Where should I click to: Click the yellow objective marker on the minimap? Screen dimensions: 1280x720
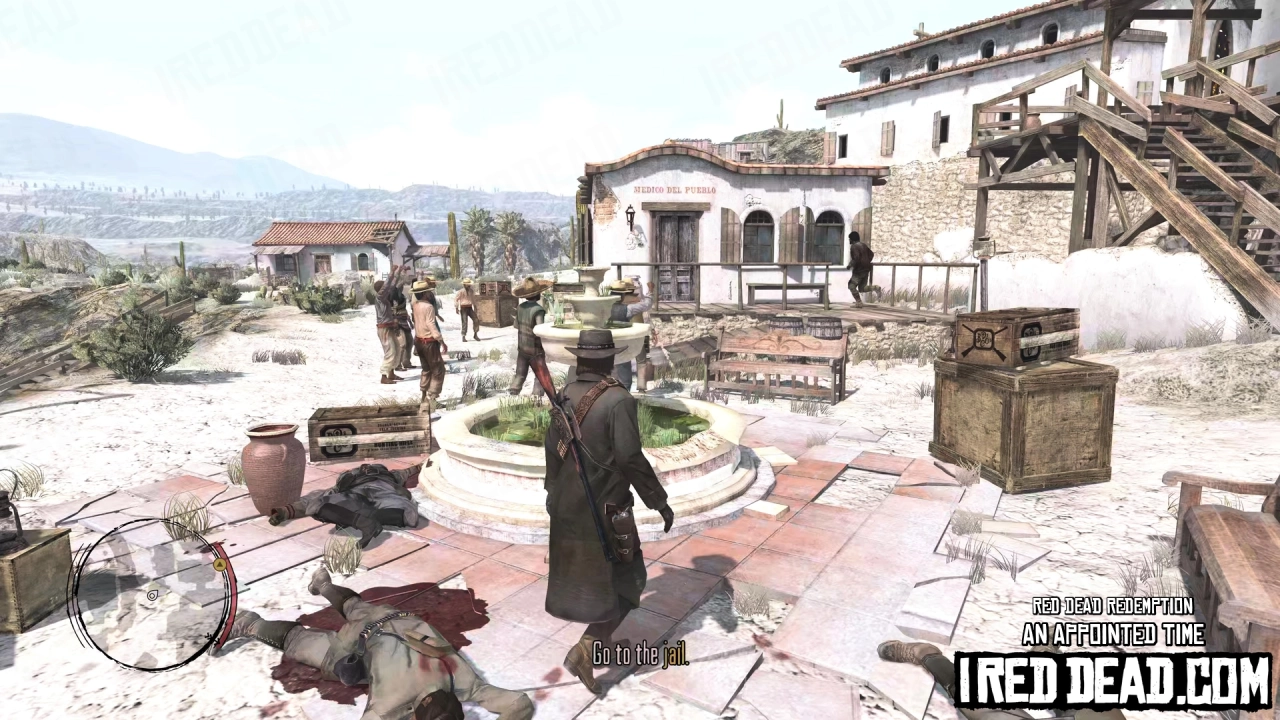pyautogui.click(x=220, y=564)
